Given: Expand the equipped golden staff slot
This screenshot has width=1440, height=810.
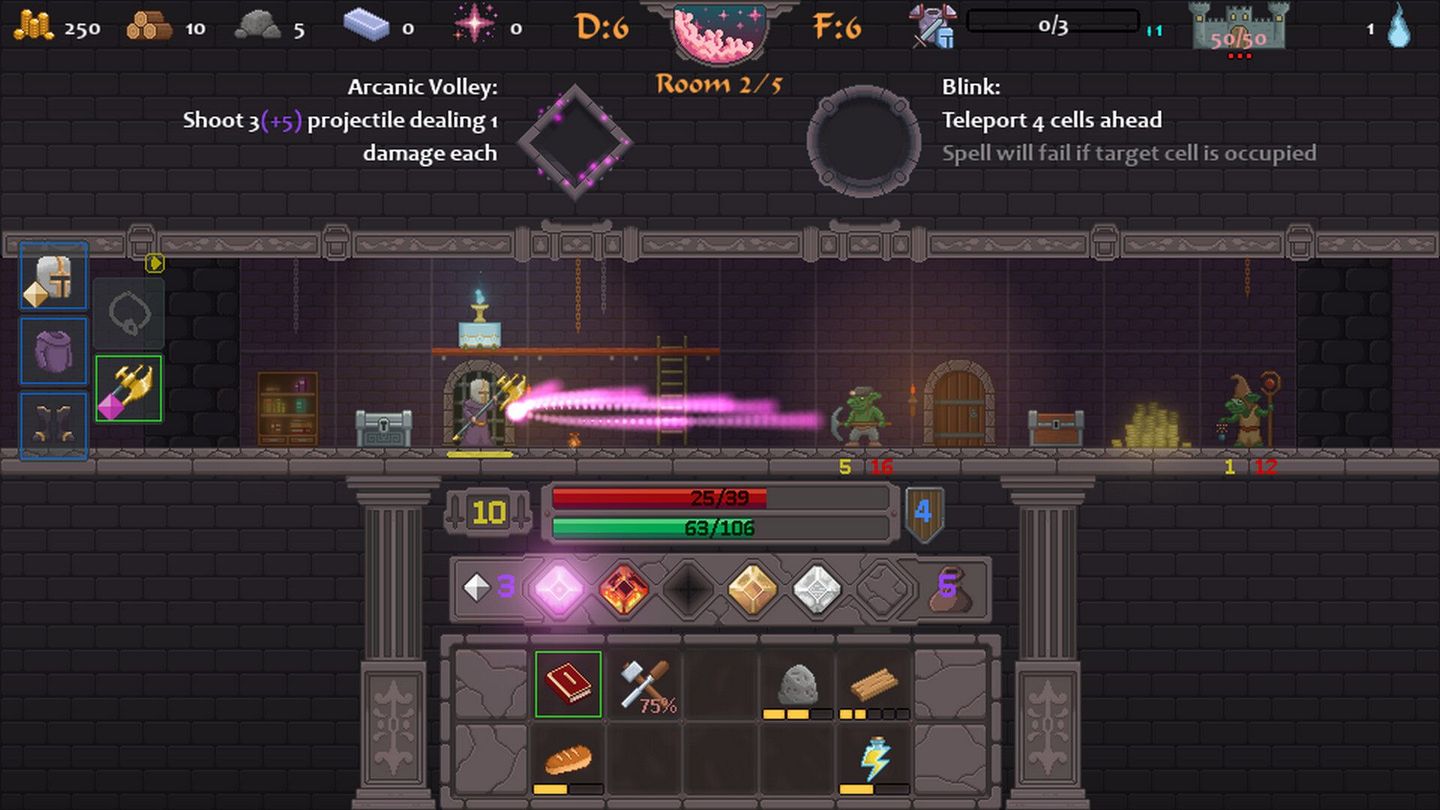Looking at the screenshot, I should tap(129, 389).
